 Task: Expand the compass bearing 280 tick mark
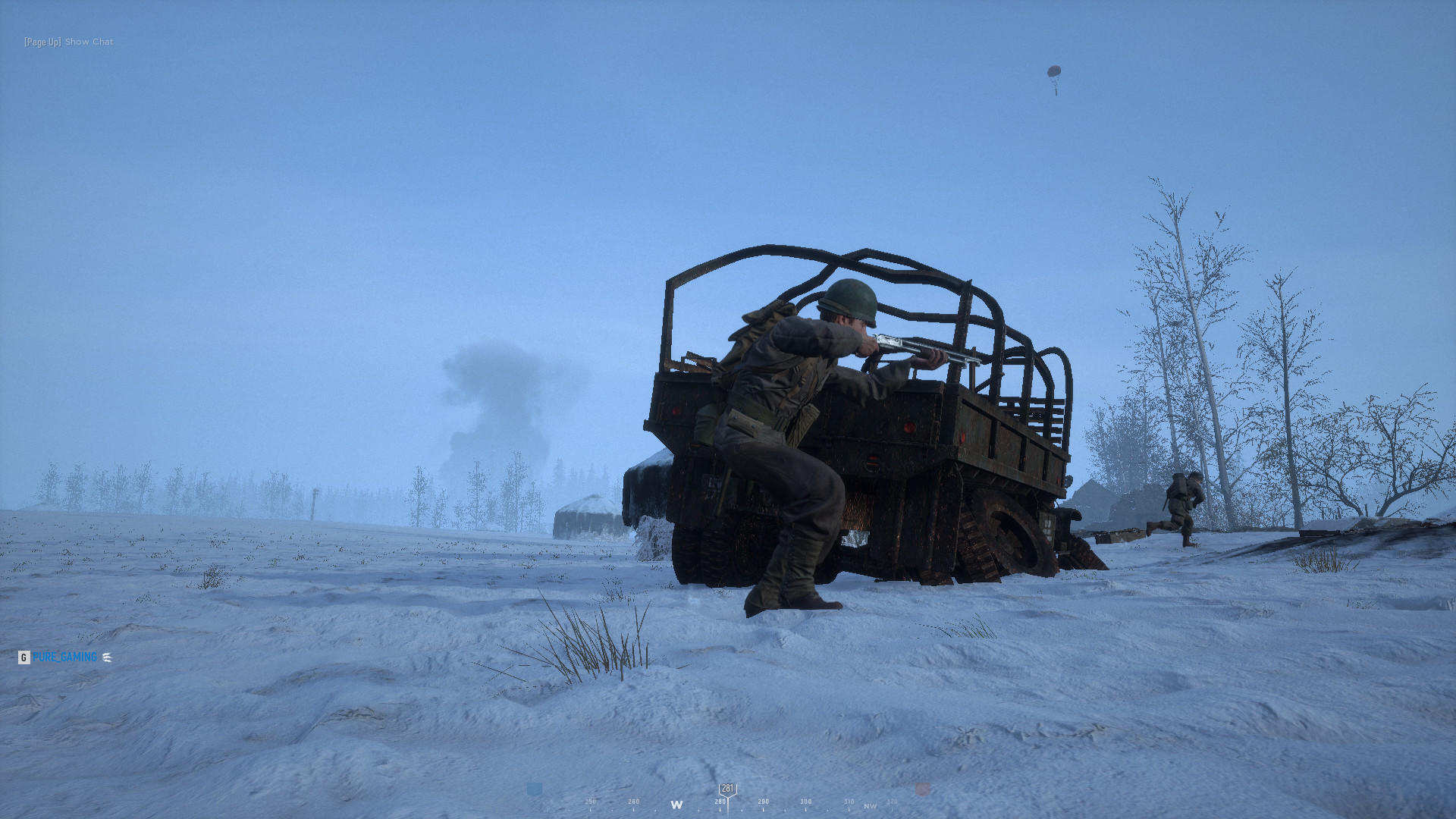[x=720, y=801]
